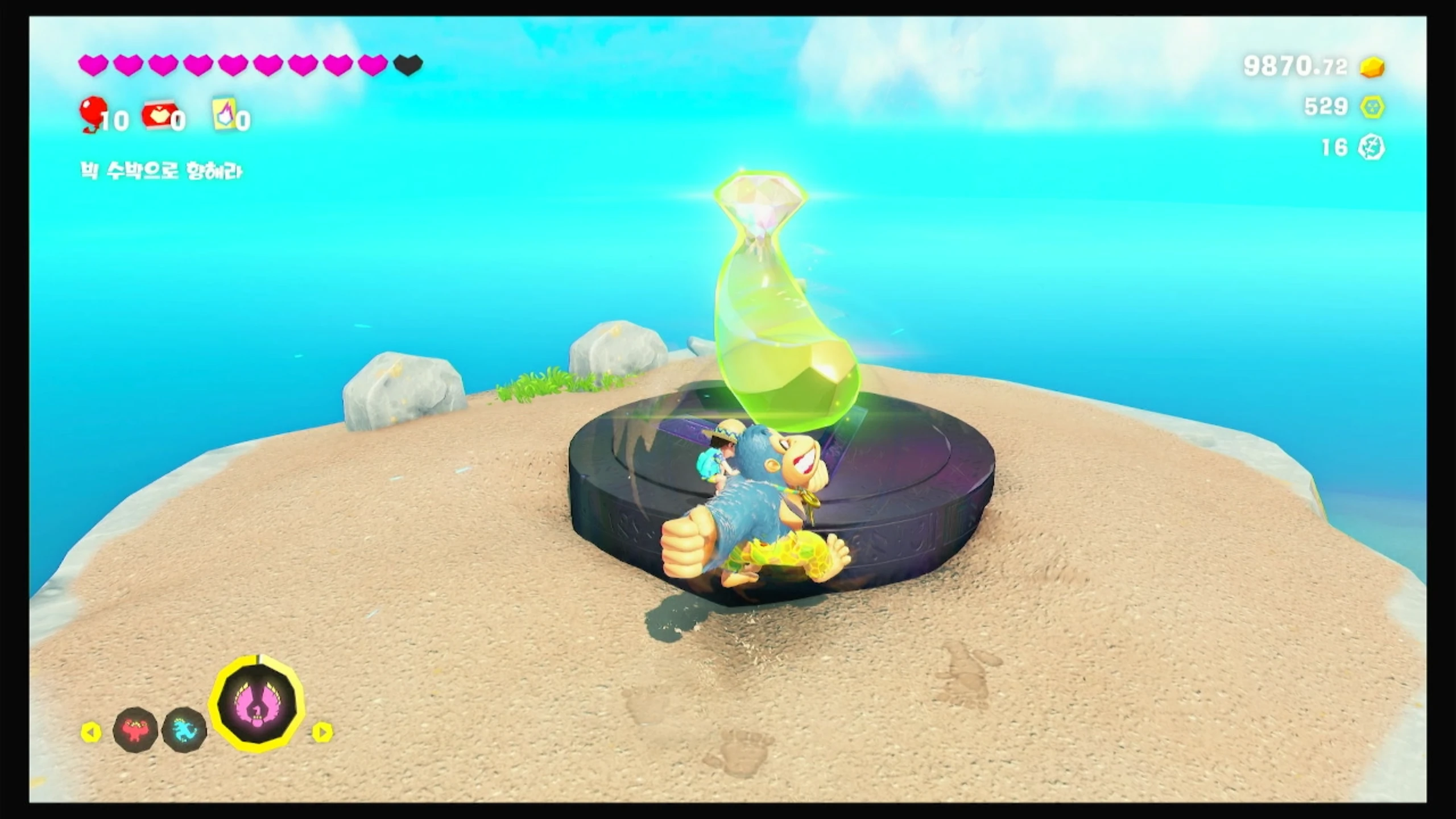Viewport: 1456px width, 819px height.
Task: Choose the red Kong Bananza icon
Action: coord(135,730)
